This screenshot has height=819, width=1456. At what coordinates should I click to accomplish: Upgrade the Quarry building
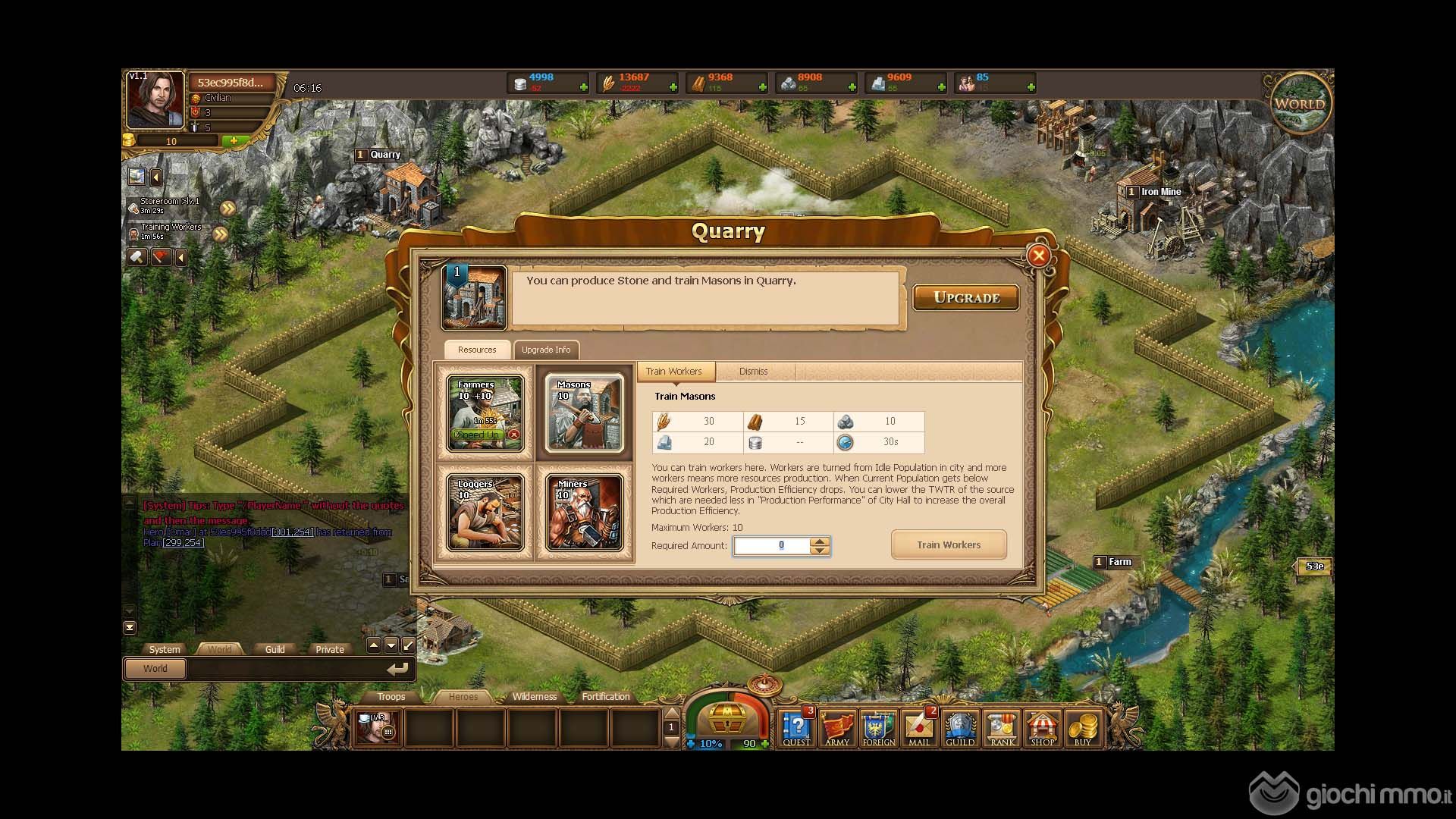pos(965,297)
